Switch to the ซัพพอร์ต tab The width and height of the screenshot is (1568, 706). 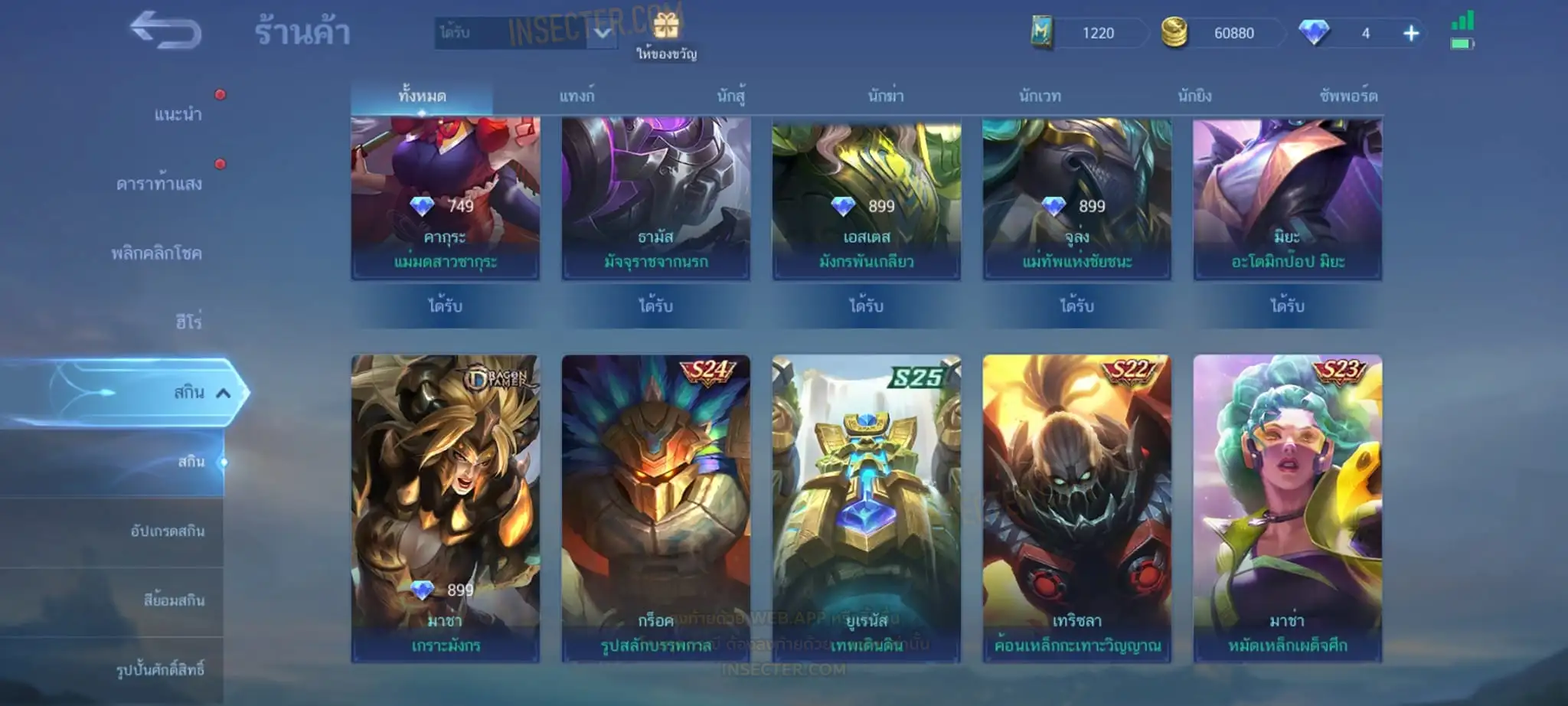coord(1348,96)
